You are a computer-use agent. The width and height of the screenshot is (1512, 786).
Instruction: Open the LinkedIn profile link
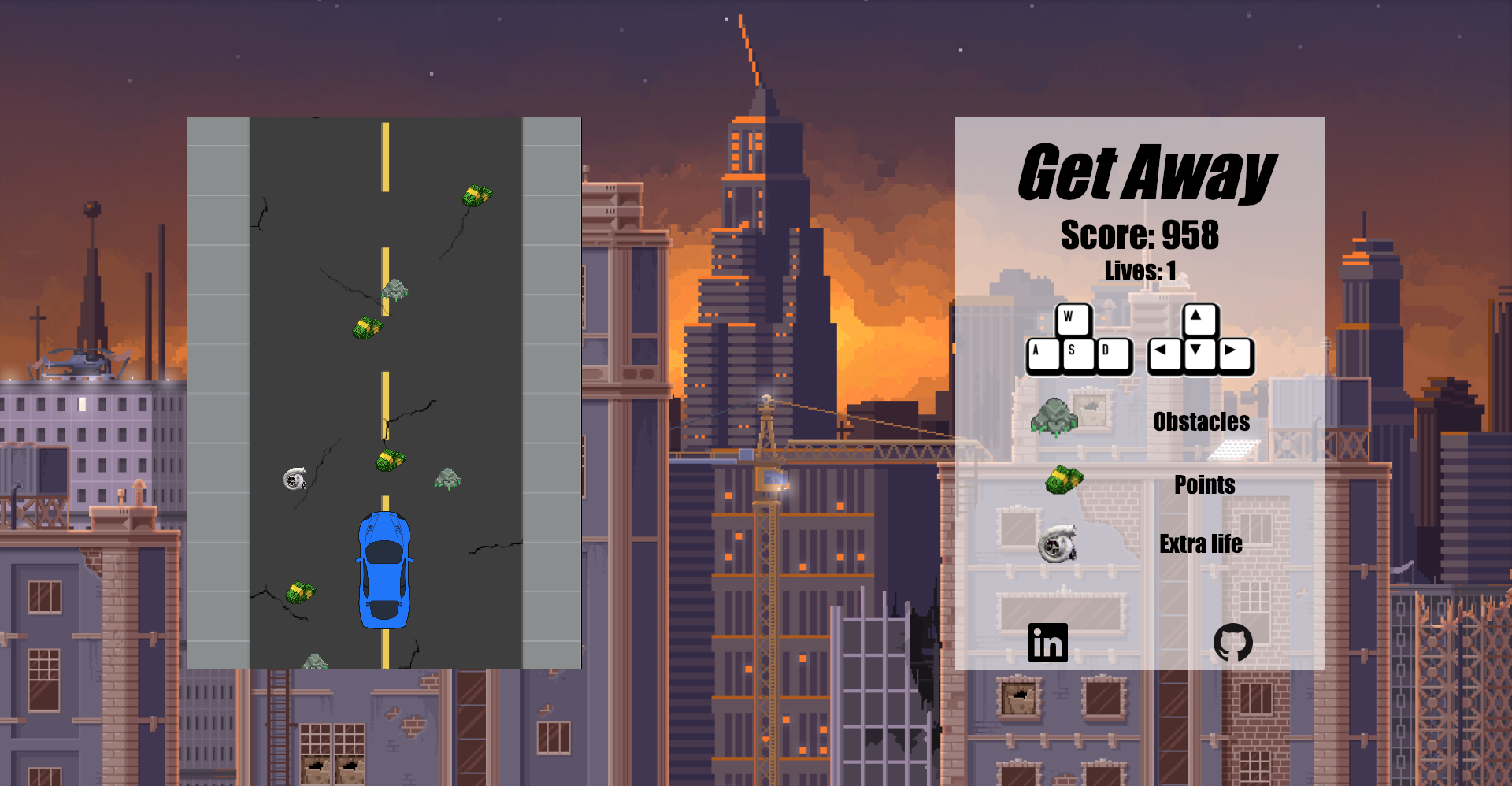pos(1047,643)
